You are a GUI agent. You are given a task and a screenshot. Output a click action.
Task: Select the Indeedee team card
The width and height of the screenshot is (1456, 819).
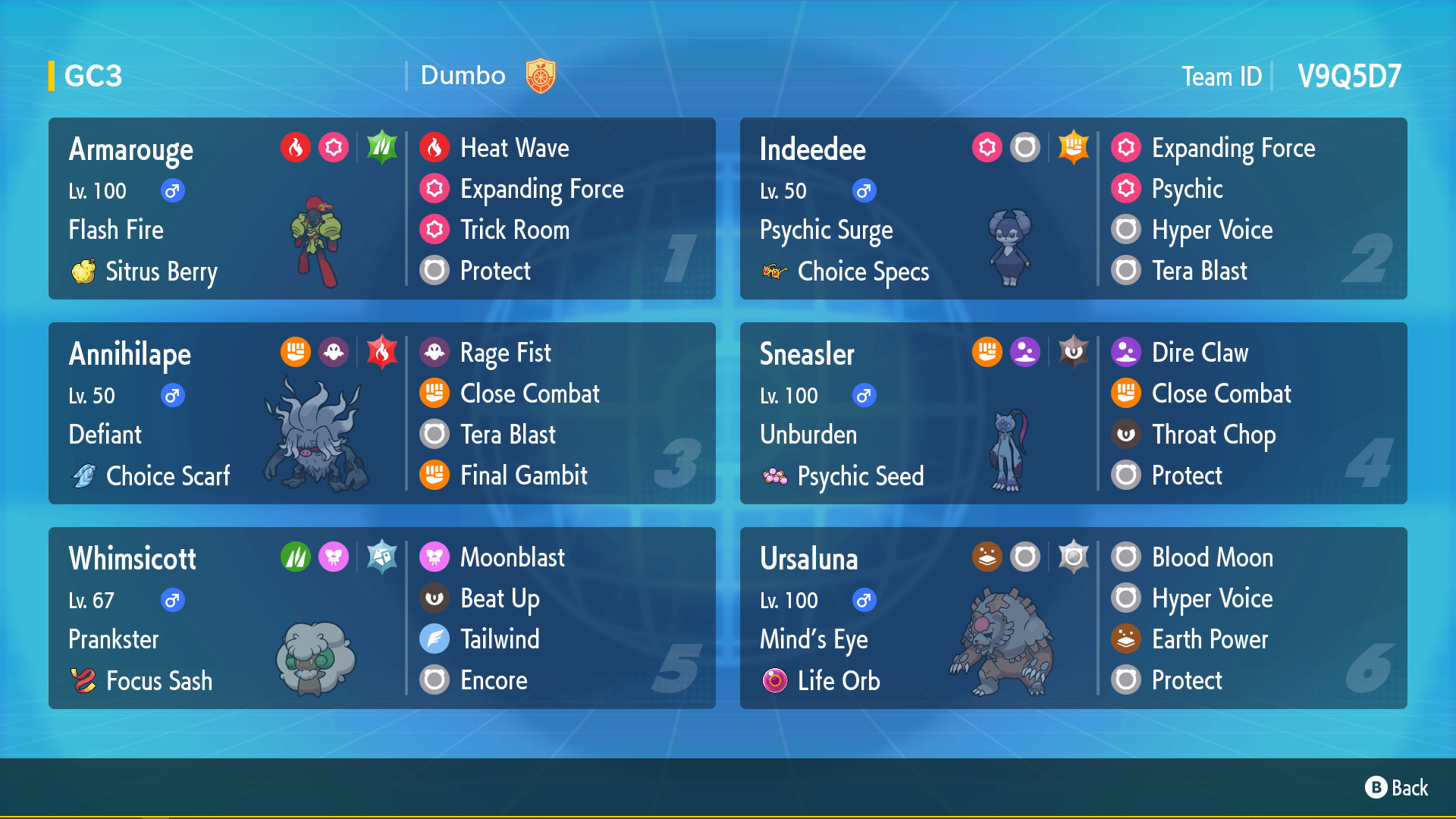point(1073,209)
